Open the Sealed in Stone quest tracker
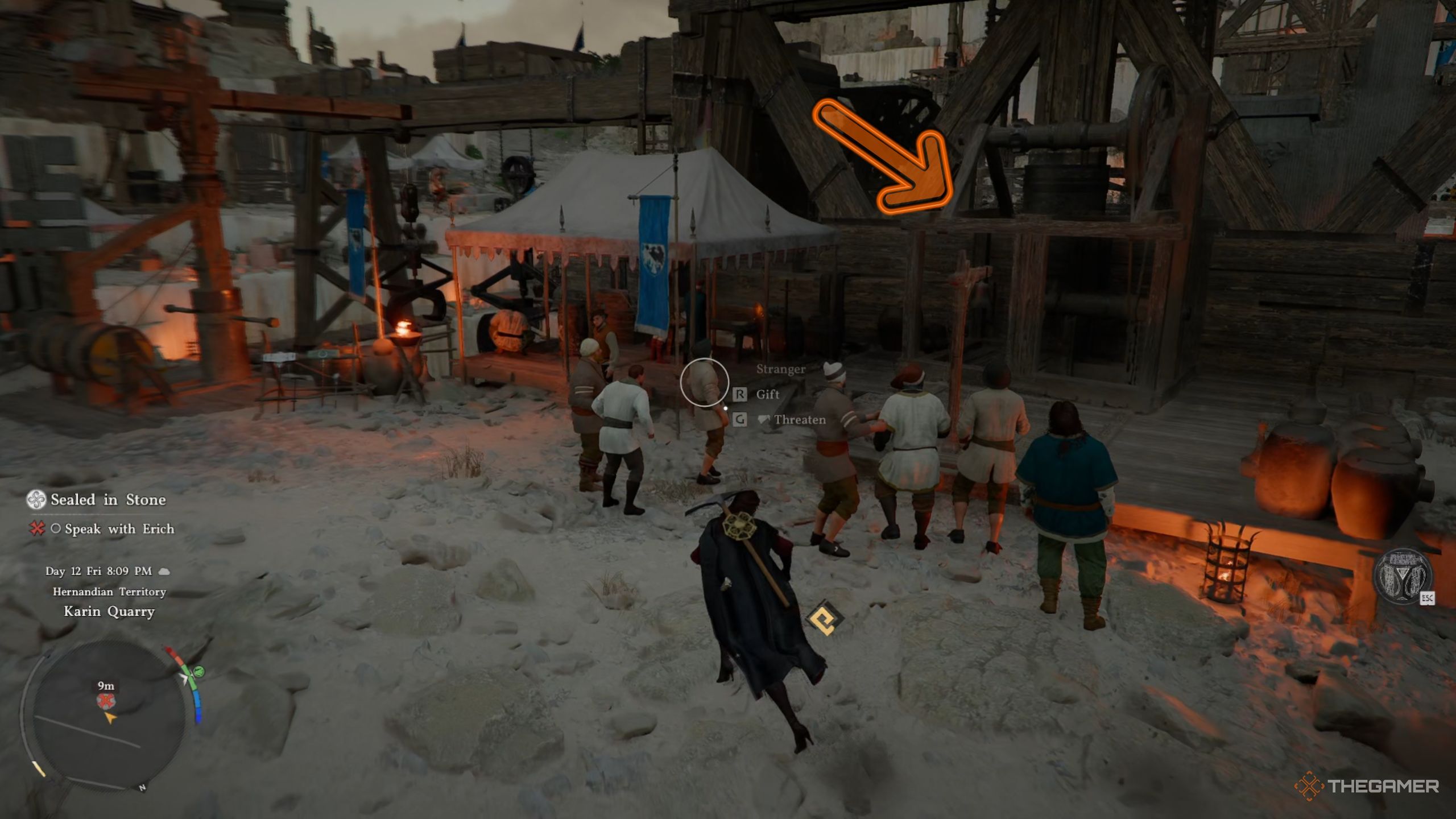Viewport: 1456px width, 819px height. click(x=108, y=500)
